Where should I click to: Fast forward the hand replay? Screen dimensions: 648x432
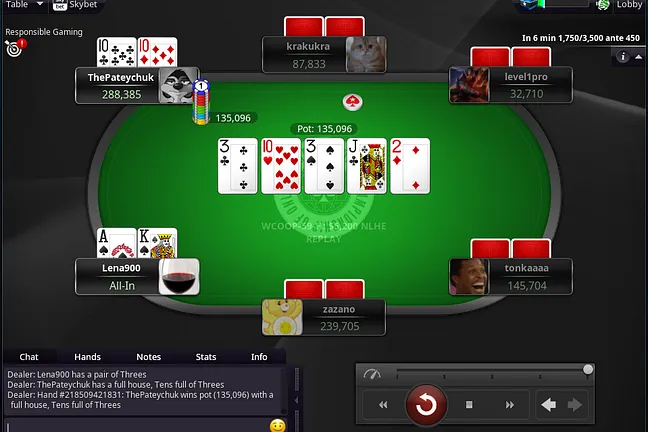(510, 405)
